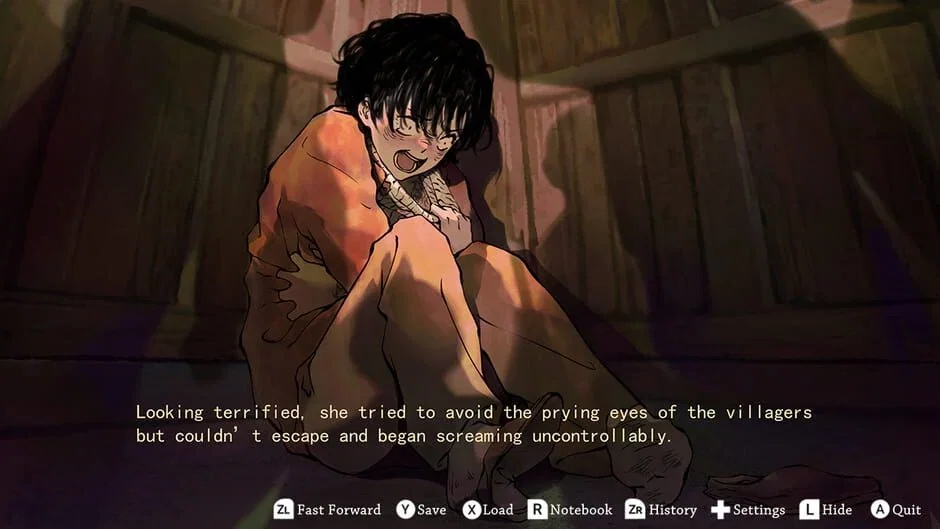Open the Settings menu
This screenshot has height=529, width=940.
[x=748, y=510]
